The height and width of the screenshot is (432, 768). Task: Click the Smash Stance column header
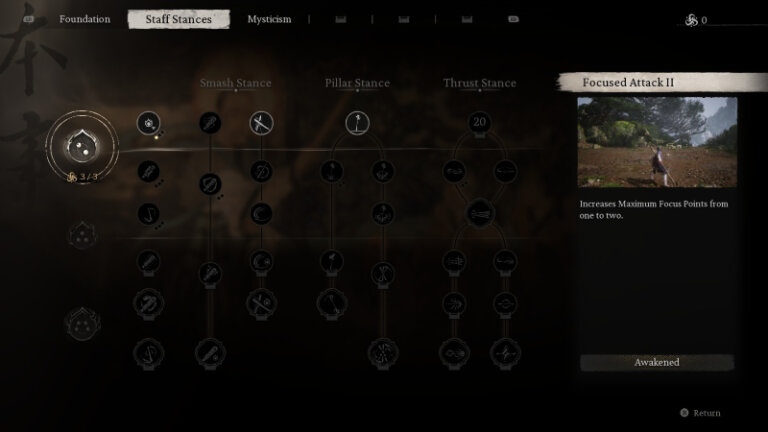pyautogui.click(x=235, y=83)
